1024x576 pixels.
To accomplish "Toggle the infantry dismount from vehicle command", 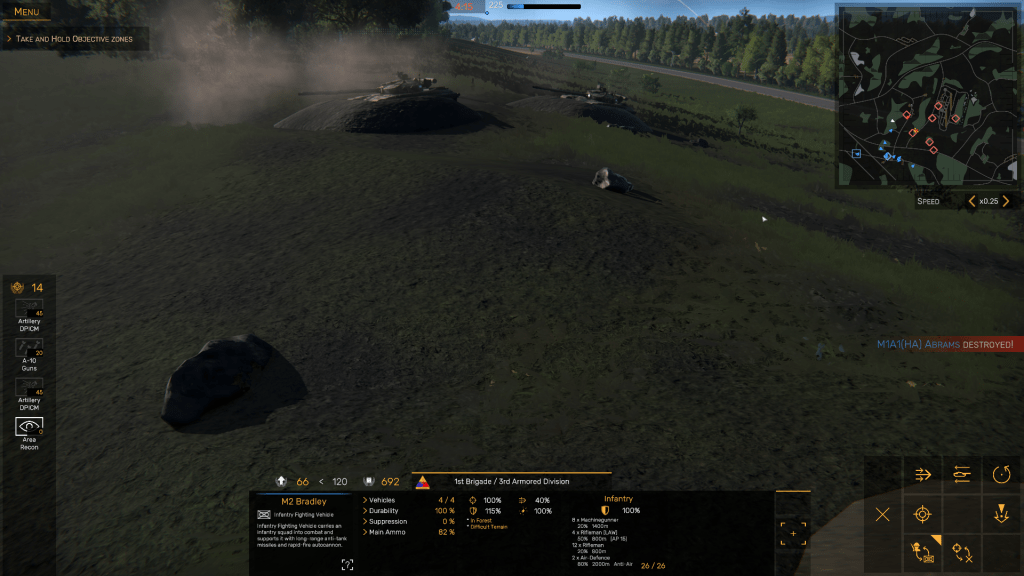I will click(923, 552).
